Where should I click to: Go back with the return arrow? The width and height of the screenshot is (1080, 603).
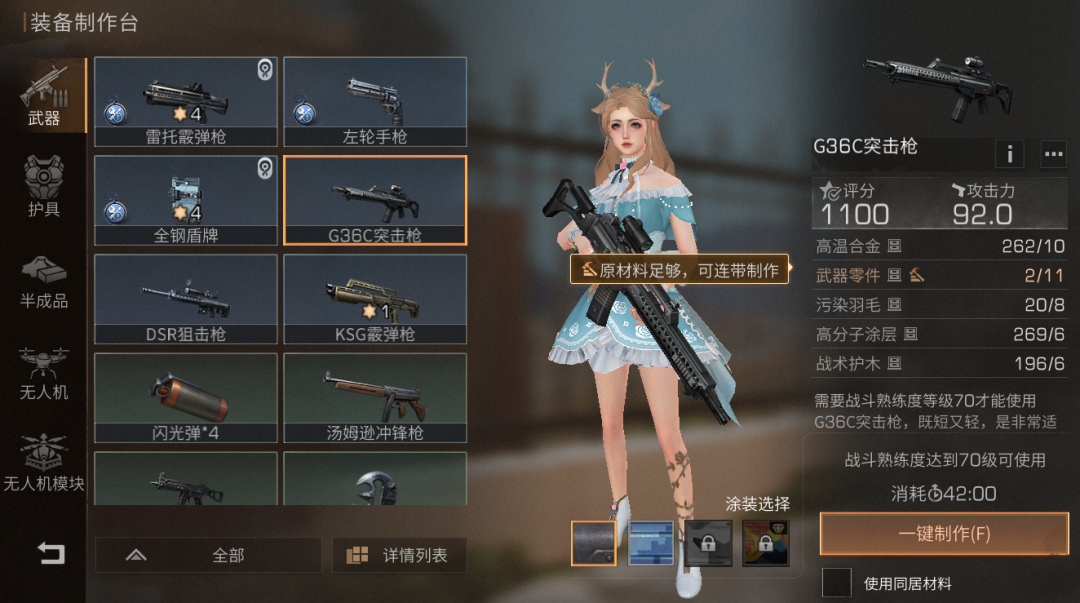pyautogui.click(x=50, y=553)
